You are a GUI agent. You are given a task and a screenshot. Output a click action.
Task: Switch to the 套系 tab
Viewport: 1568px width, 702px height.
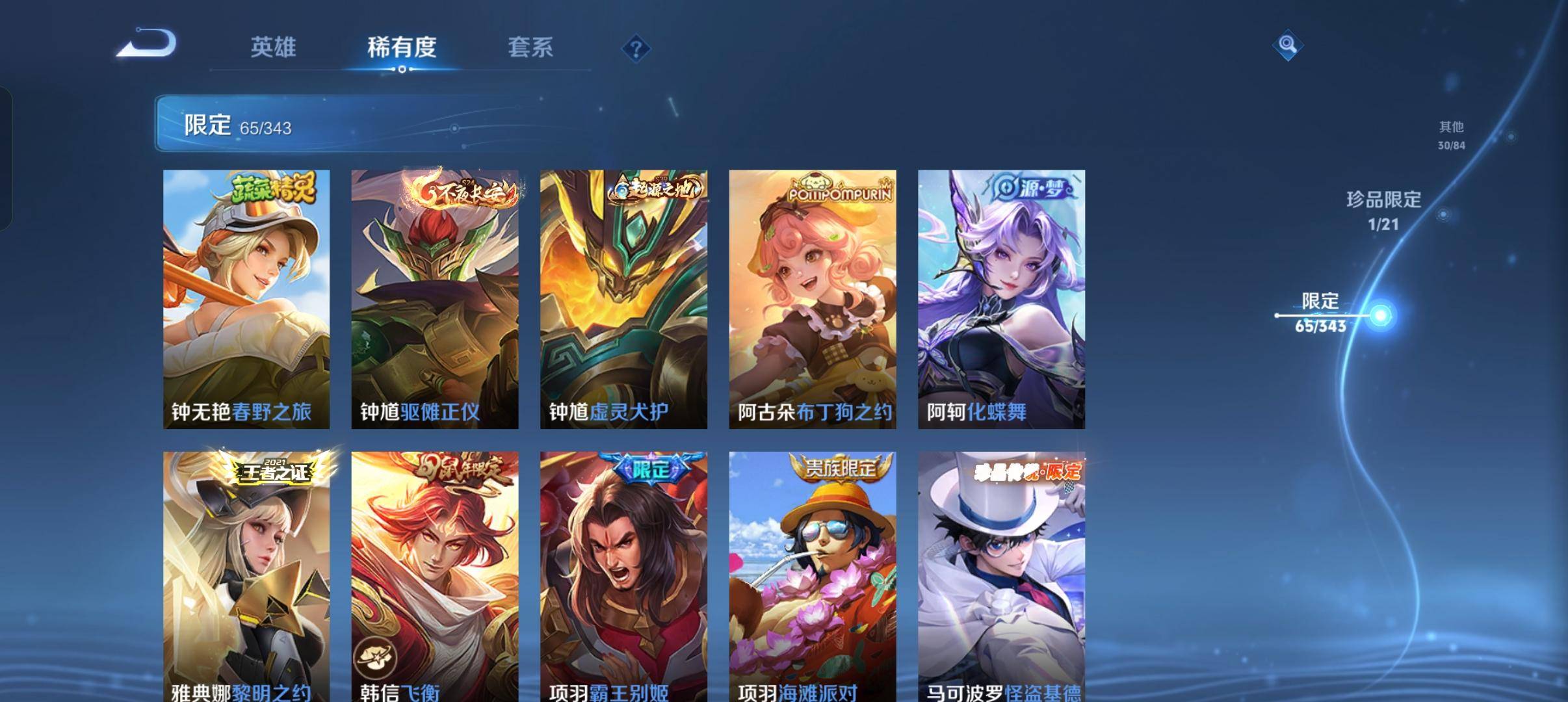531,47
